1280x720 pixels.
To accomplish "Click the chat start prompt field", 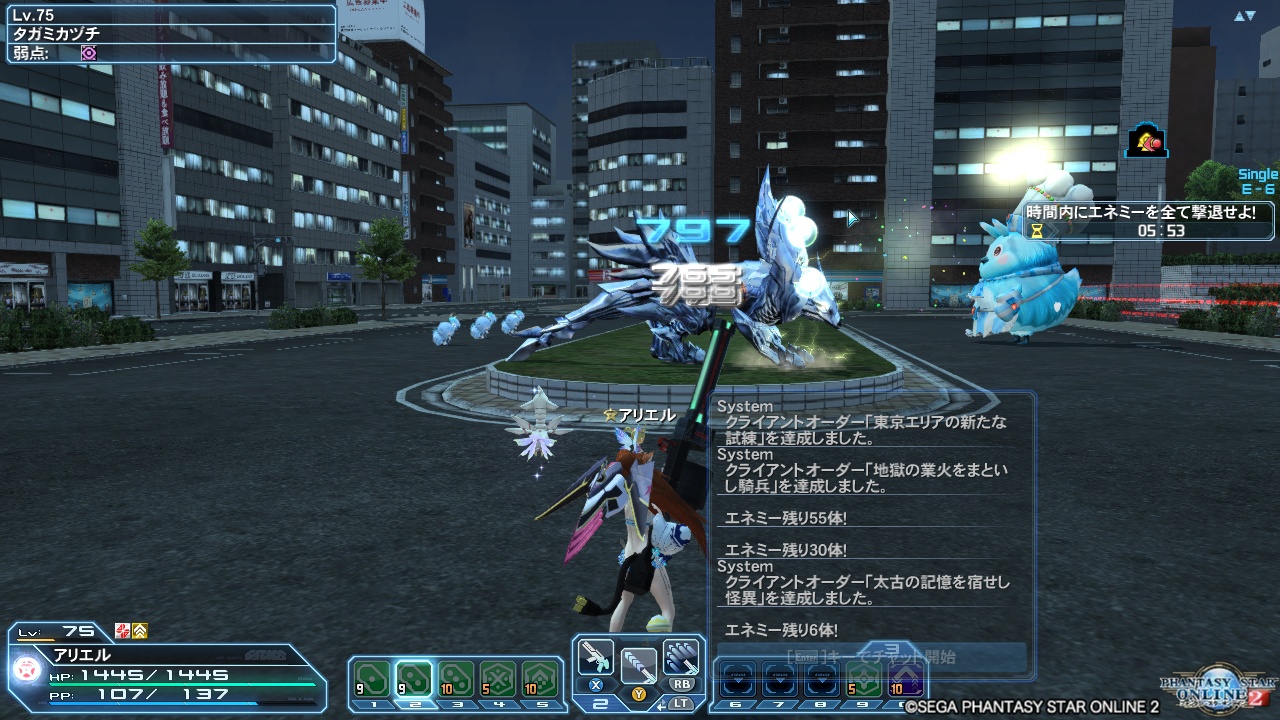I will 870,655.
